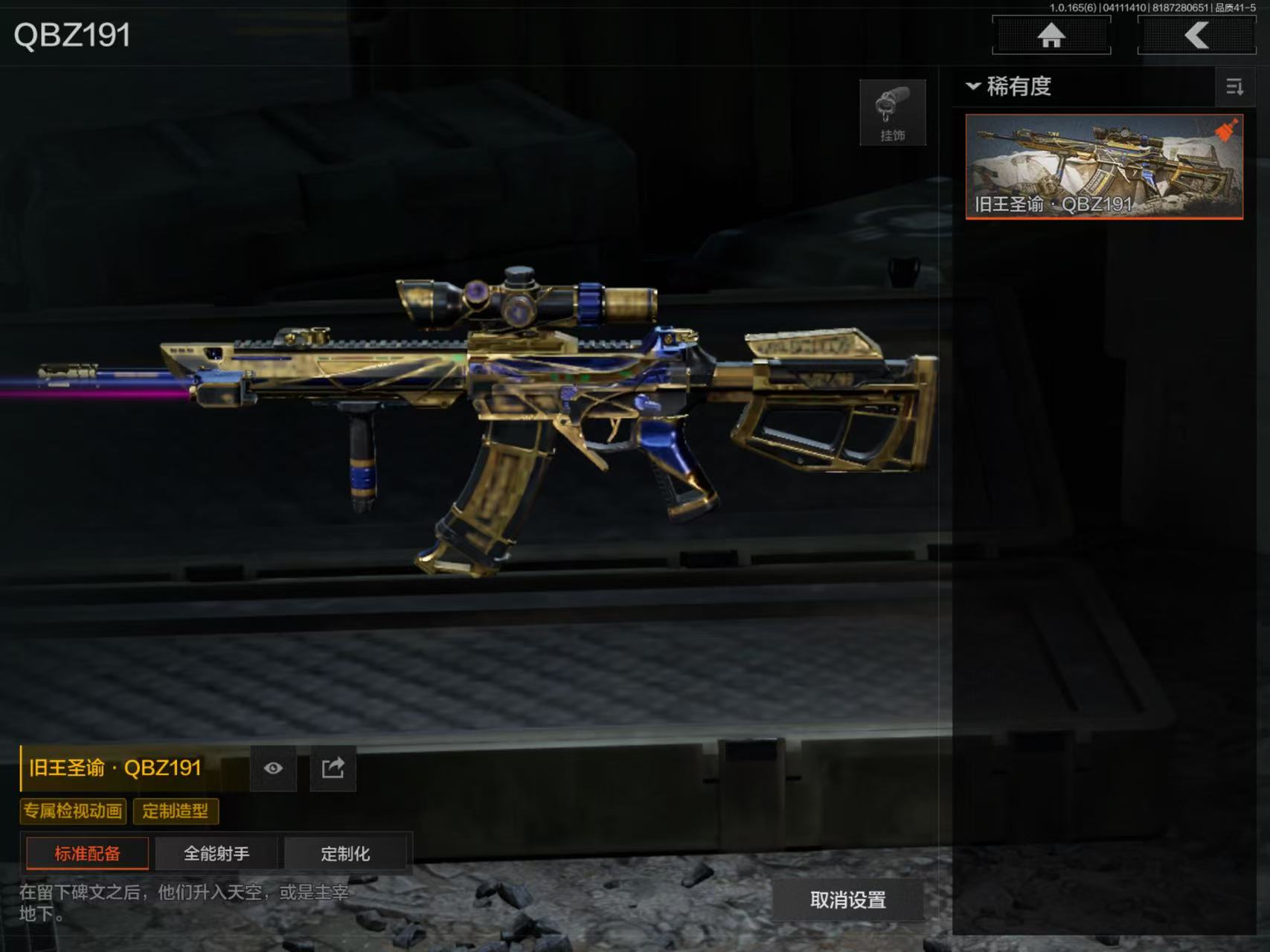Screen dimensions: 1270x952
Task: Switch to the 标准配备 tab
Action: [87, 853]
